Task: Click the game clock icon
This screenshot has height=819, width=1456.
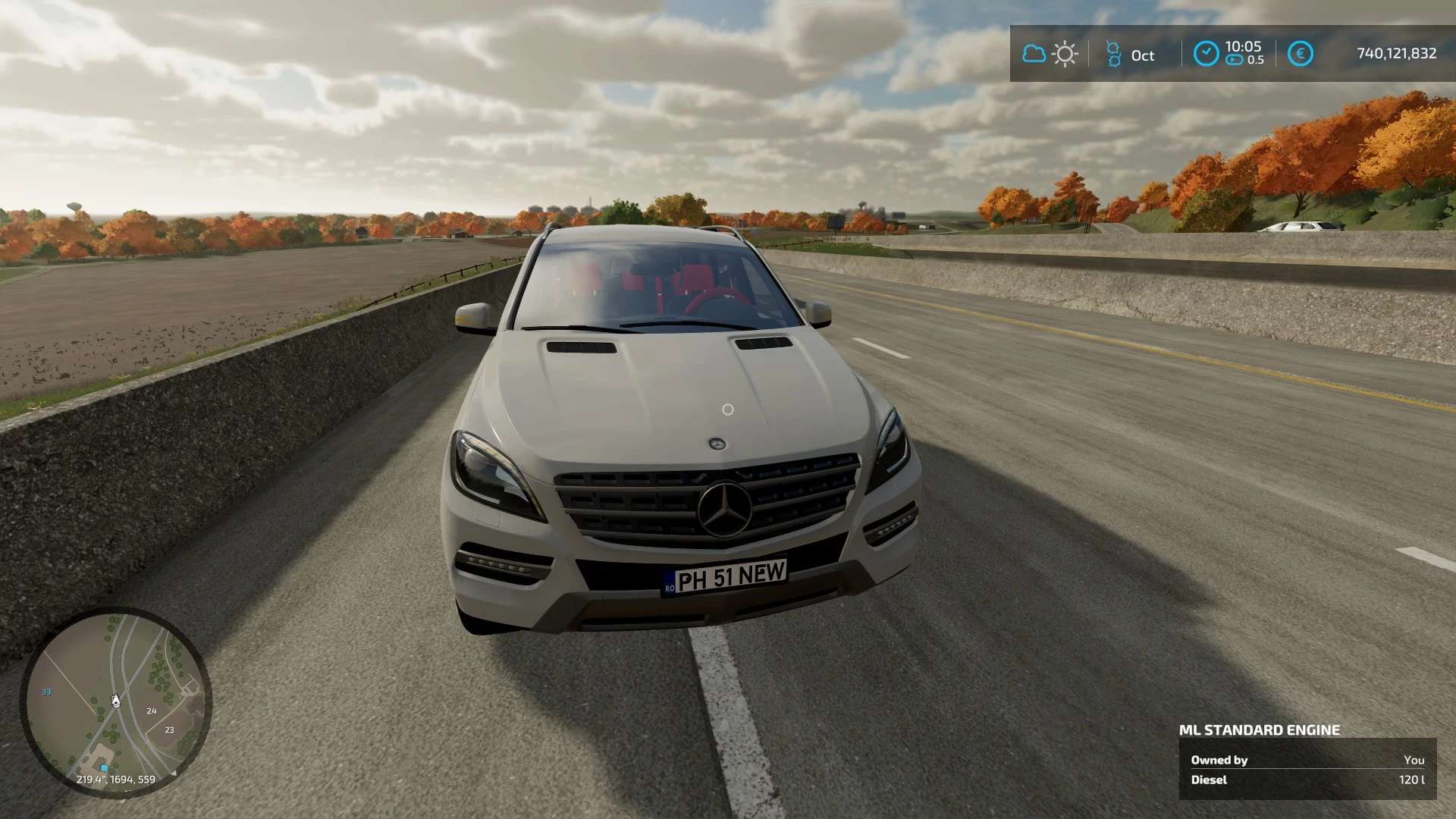Action: pos(1206,54)
